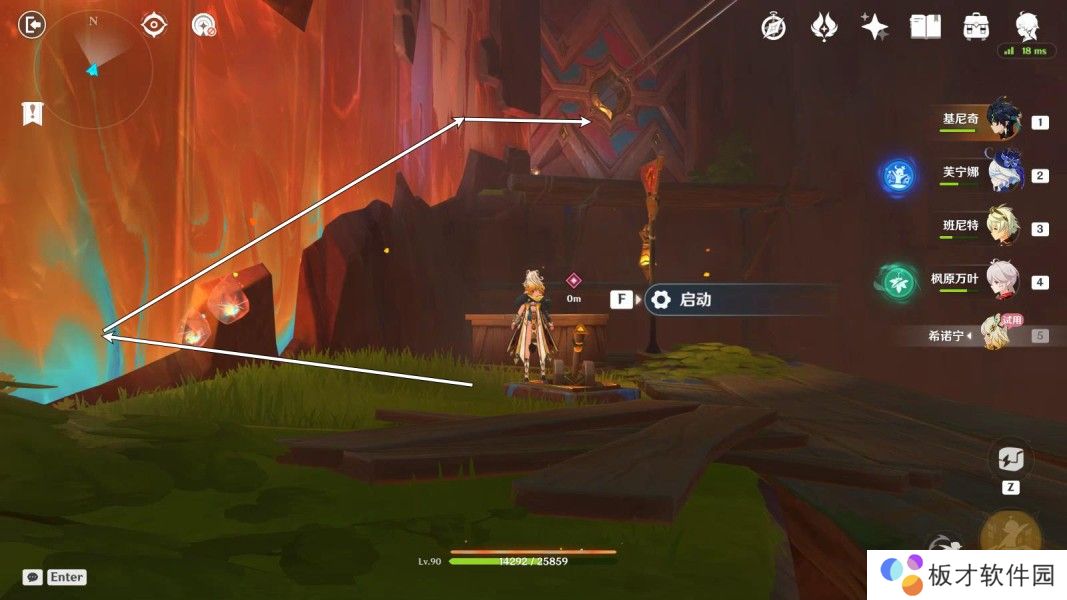1067x600 pixels.
Task: Switch to party member 芙宁娜
Action: coord(1002,174)
